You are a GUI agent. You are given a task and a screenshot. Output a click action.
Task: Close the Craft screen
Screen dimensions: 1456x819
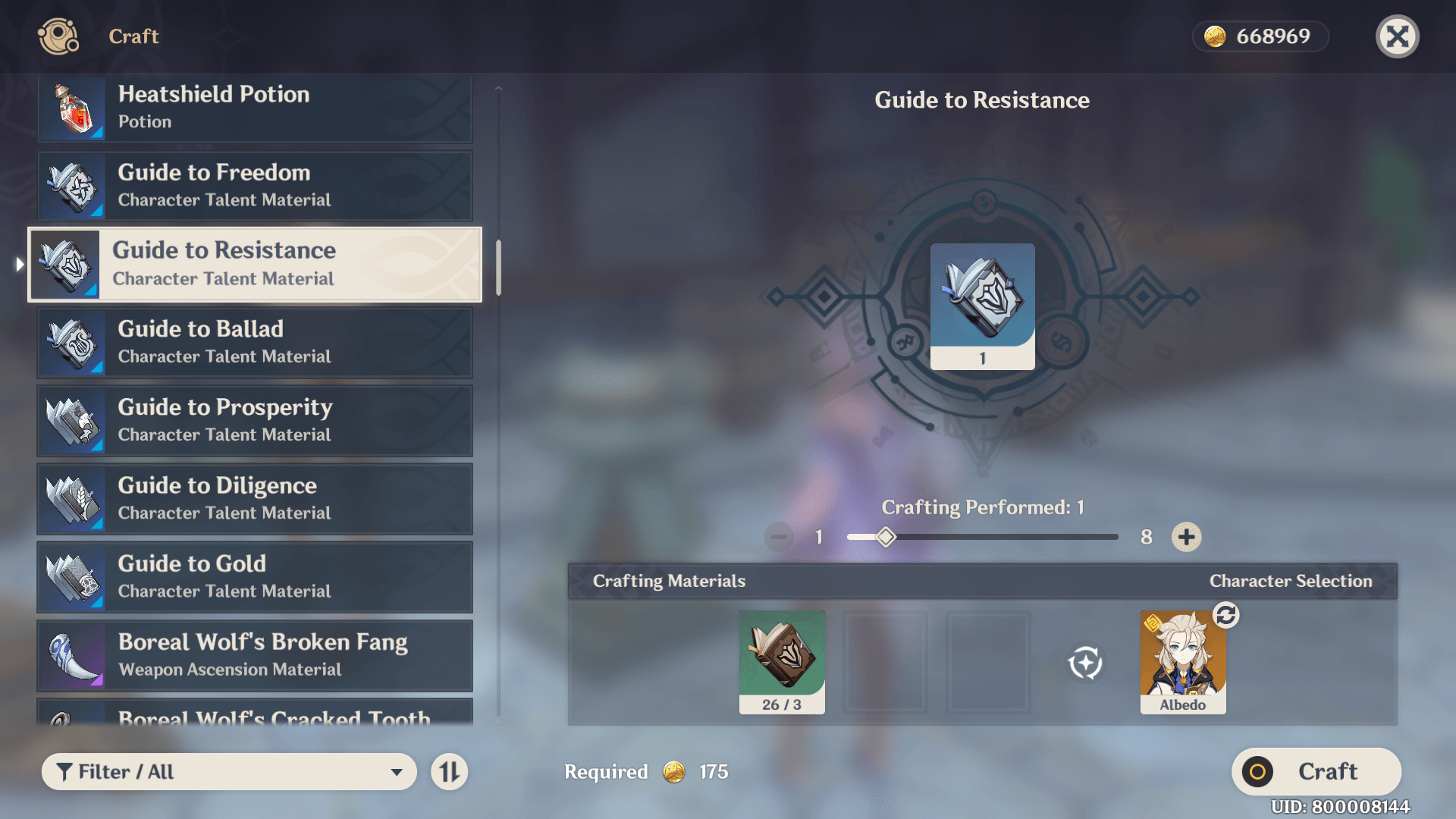point(1397,36)
